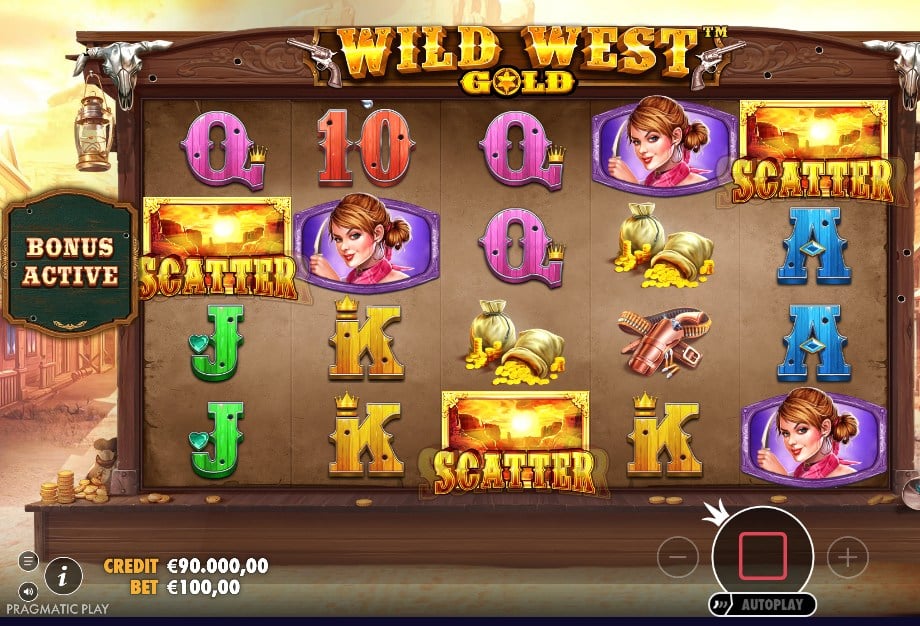Stop the spin with the red square button

762,557
